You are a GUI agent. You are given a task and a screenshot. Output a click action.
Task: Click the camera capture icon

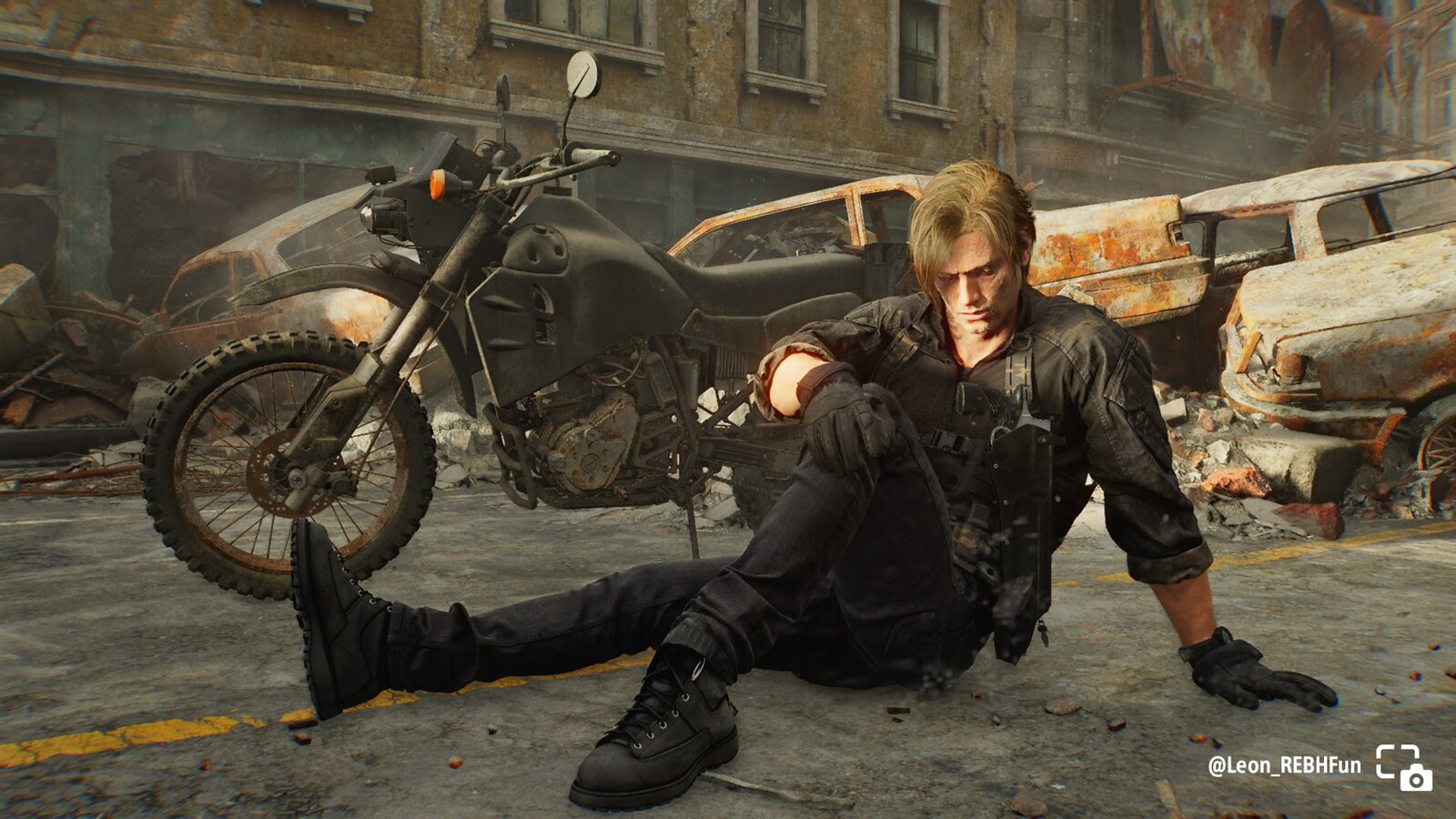pos(1403,766)
